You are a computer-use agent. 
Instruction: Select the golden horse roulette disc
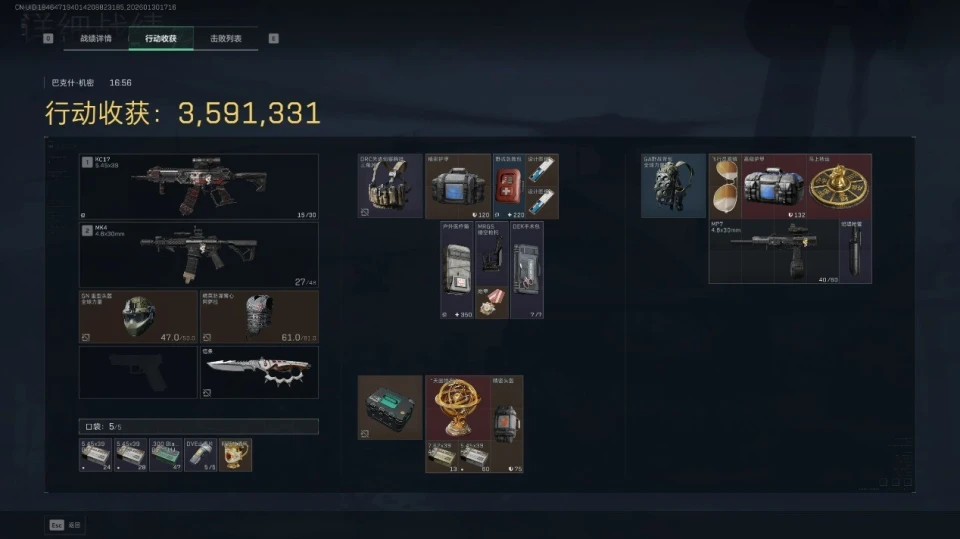(x=838, y=186)
